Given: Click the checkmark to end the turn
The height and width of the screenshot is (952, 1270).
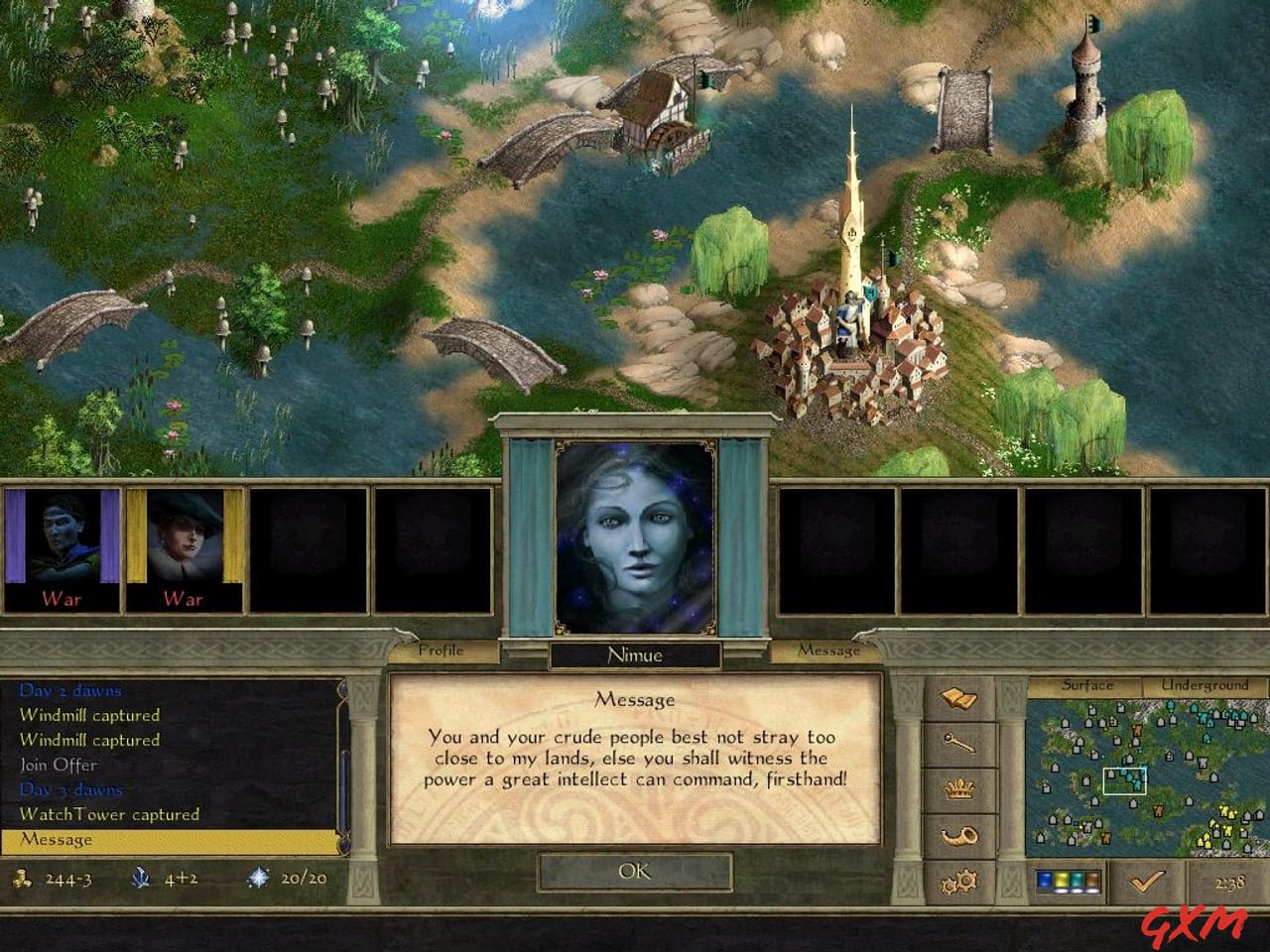Looking at the screenshot, I should click(1146, 880).
